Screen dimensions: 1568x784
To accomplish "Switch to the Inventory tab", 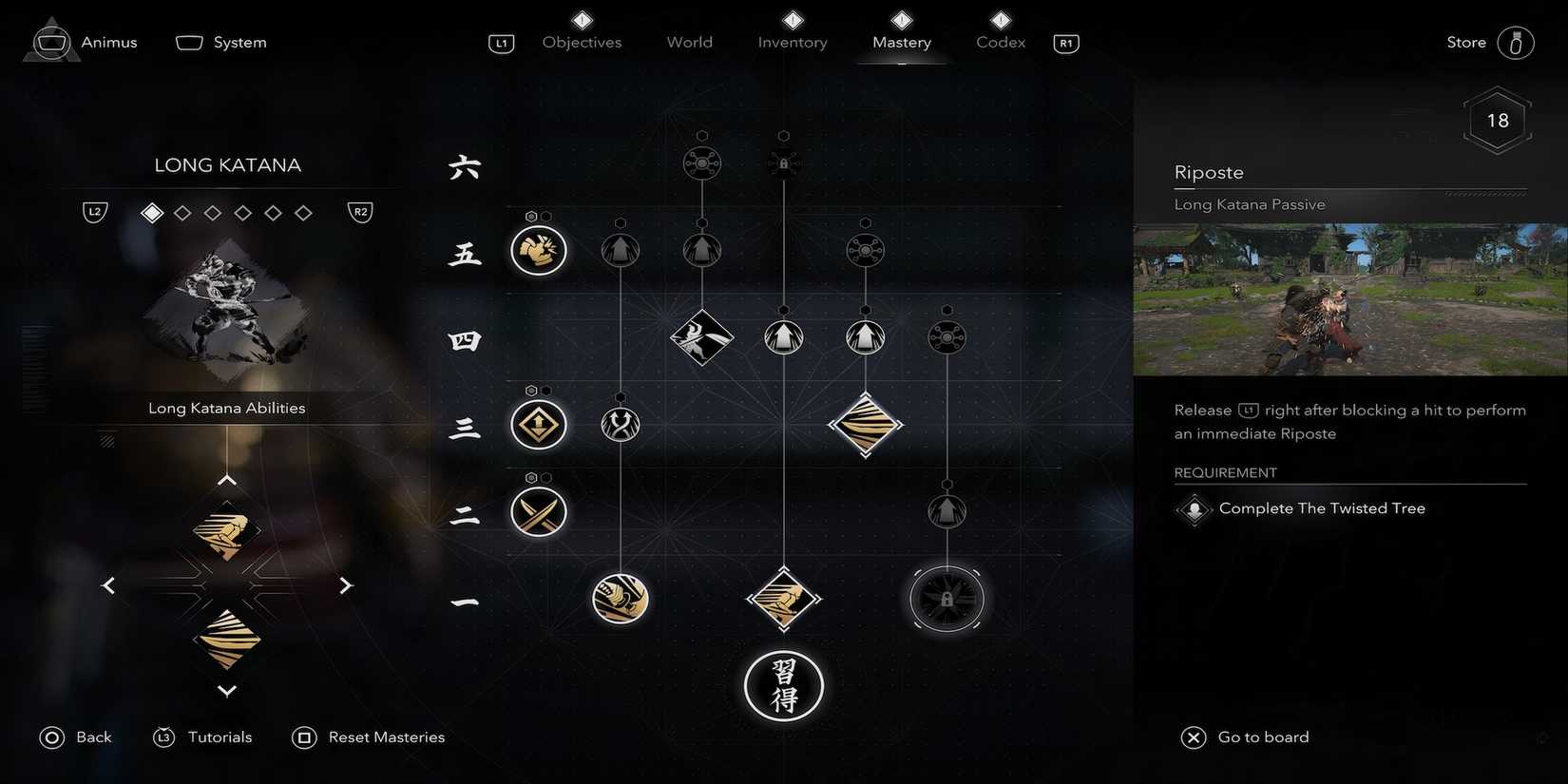I will coord(792,42).
